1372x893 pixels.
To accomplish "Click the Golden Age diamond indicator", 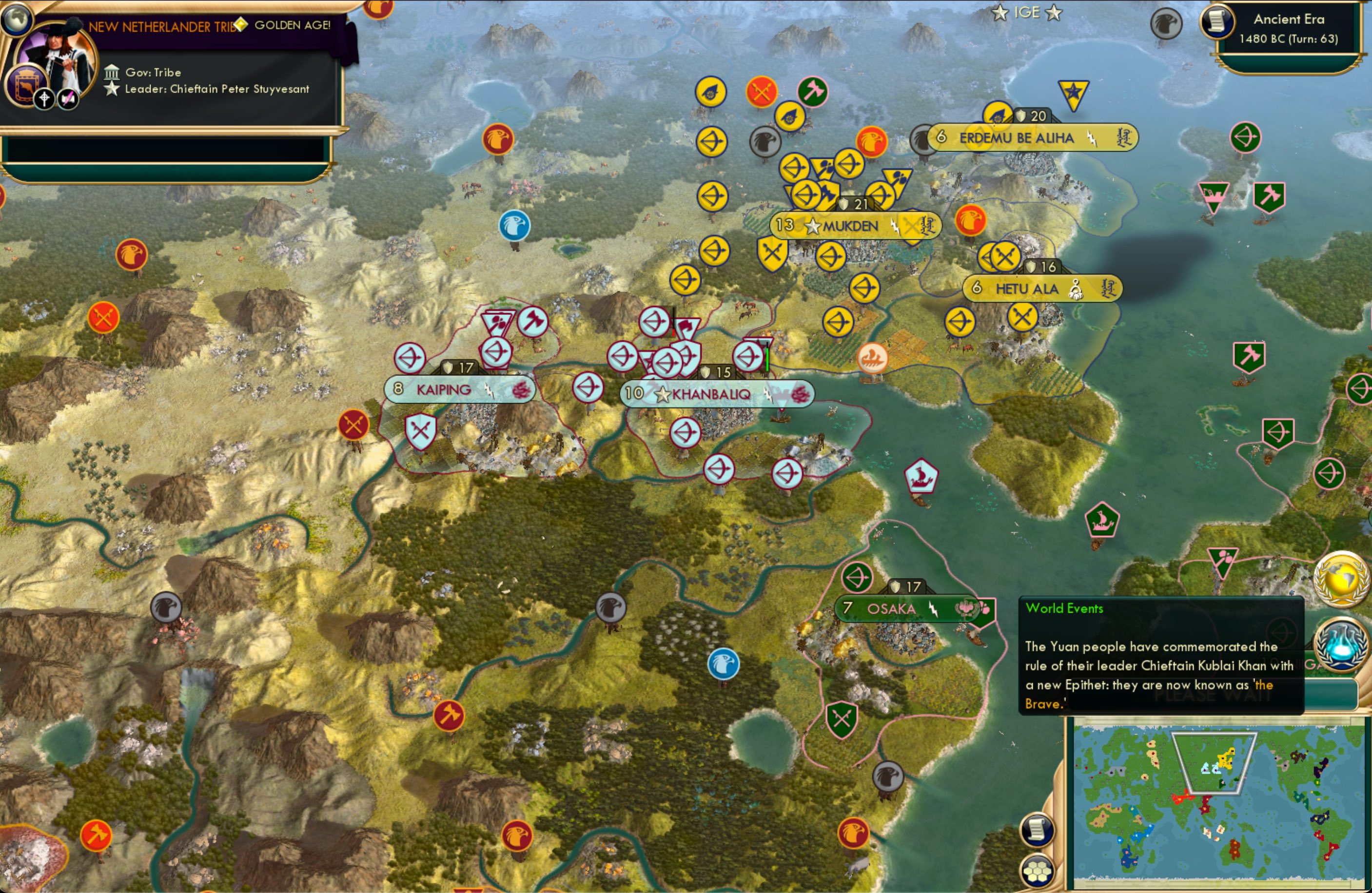I will point(240,25).
